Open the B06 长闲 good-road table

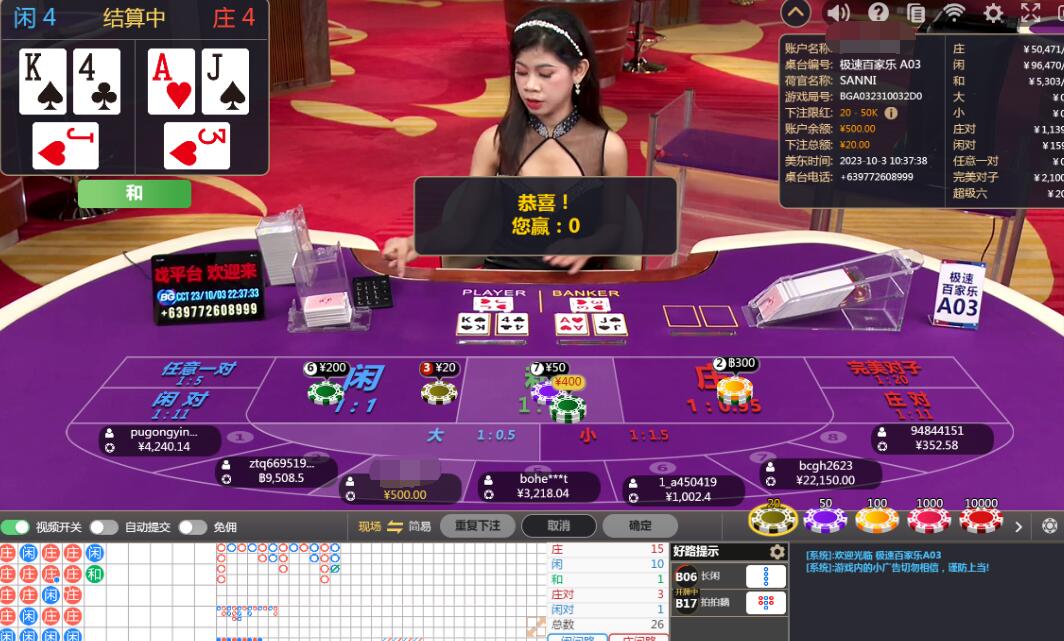coord(730,577)
